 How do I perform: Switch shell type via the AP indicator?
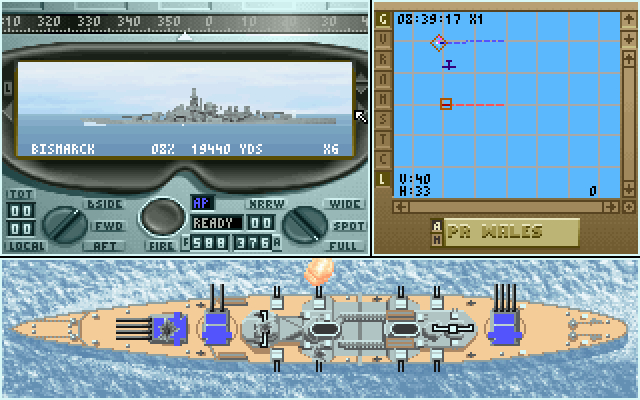coord(203,203)
